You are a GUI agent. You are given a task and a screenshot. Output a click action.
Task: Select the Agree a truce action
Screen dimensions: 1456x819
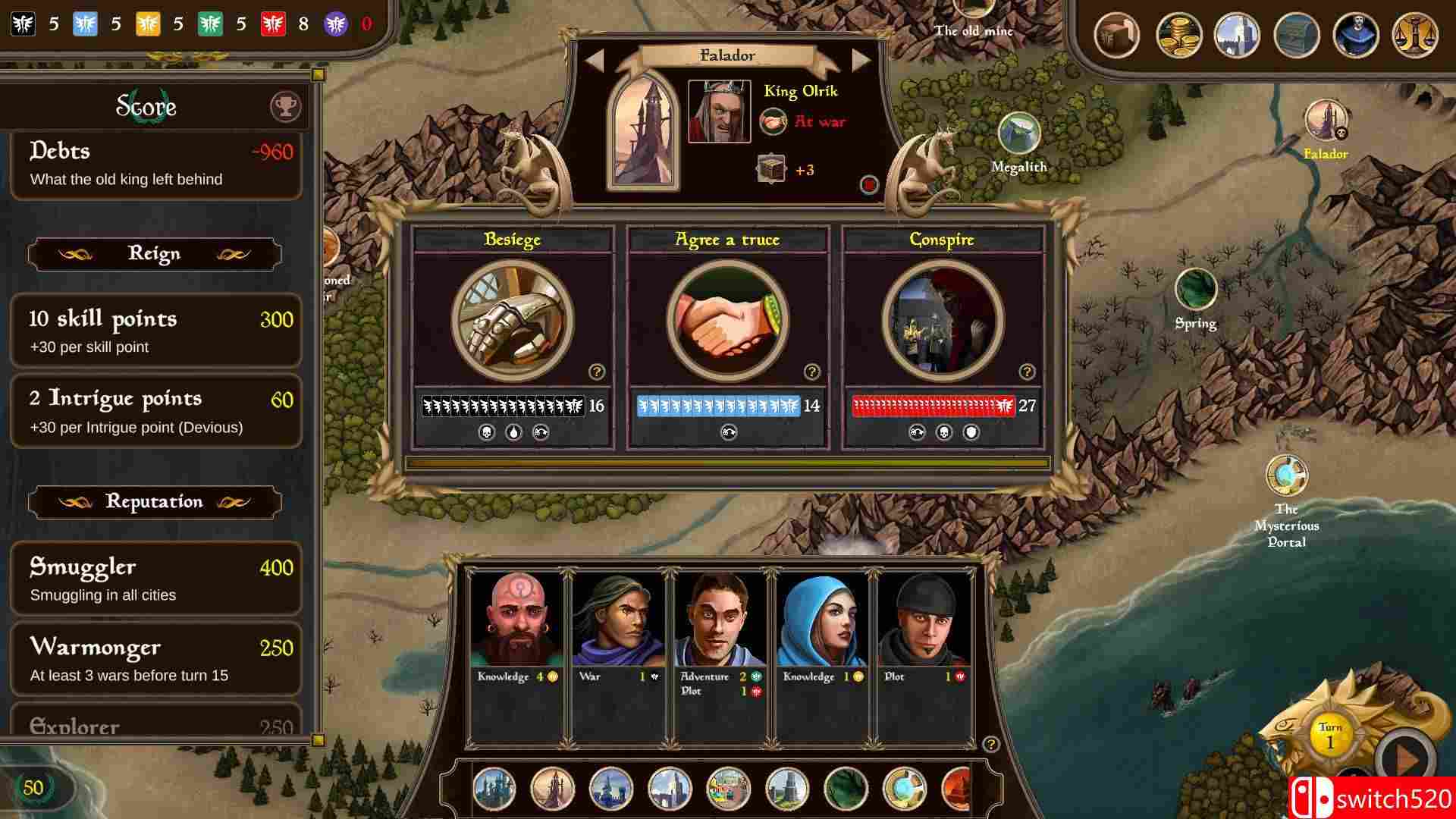pos(727,321)
